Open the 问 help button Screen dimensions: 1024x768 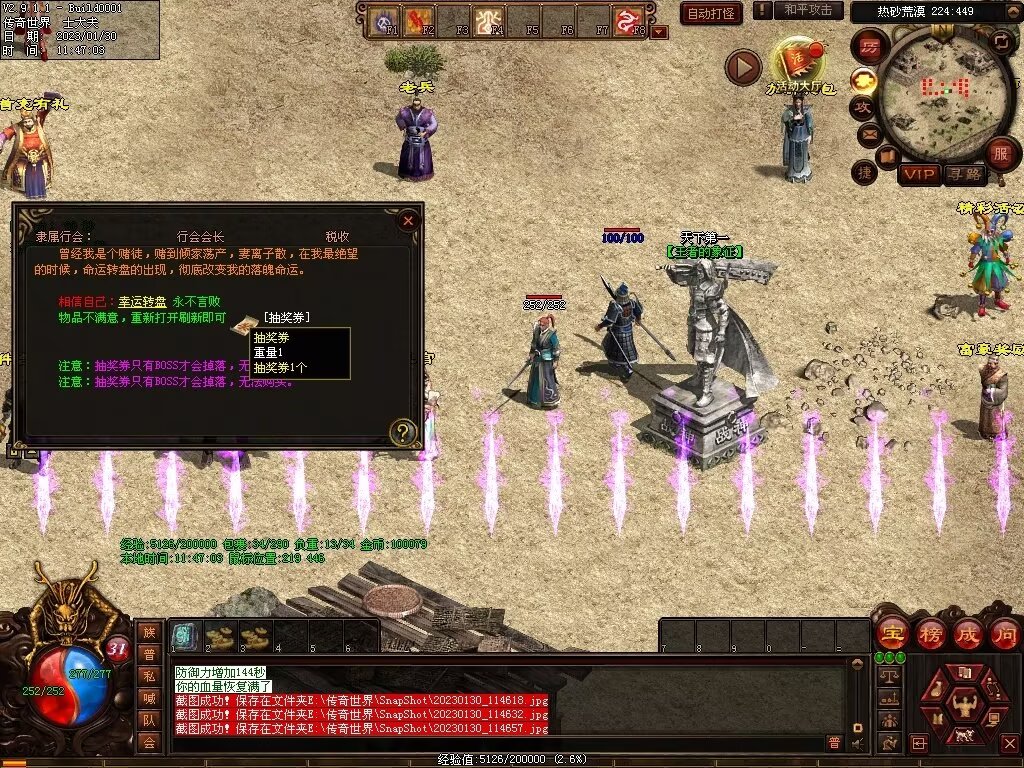pos(1004,633)
